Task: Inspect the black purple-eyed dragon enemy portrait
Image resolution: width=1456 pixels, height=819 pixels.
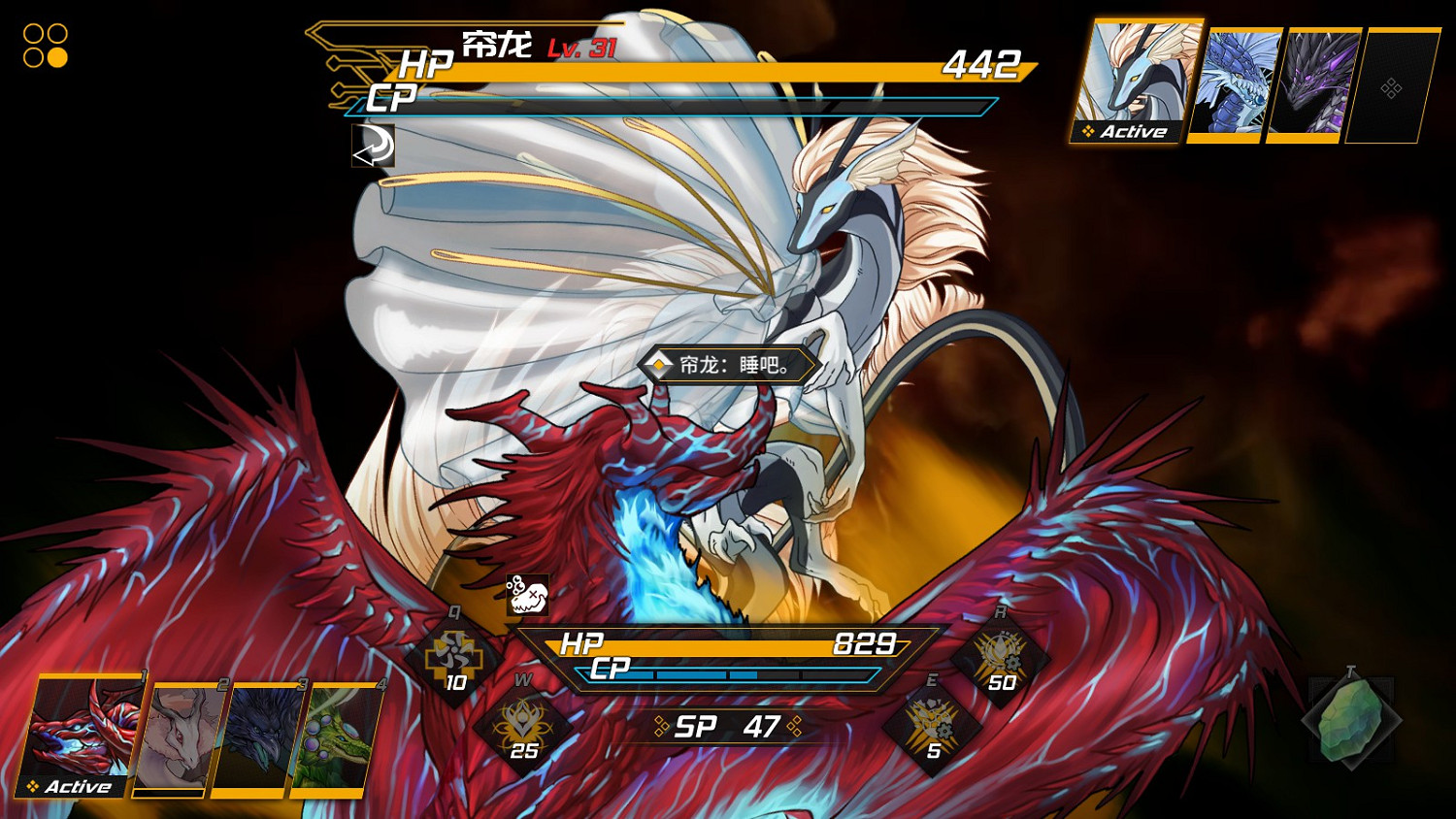Action: click(1313, 84)
